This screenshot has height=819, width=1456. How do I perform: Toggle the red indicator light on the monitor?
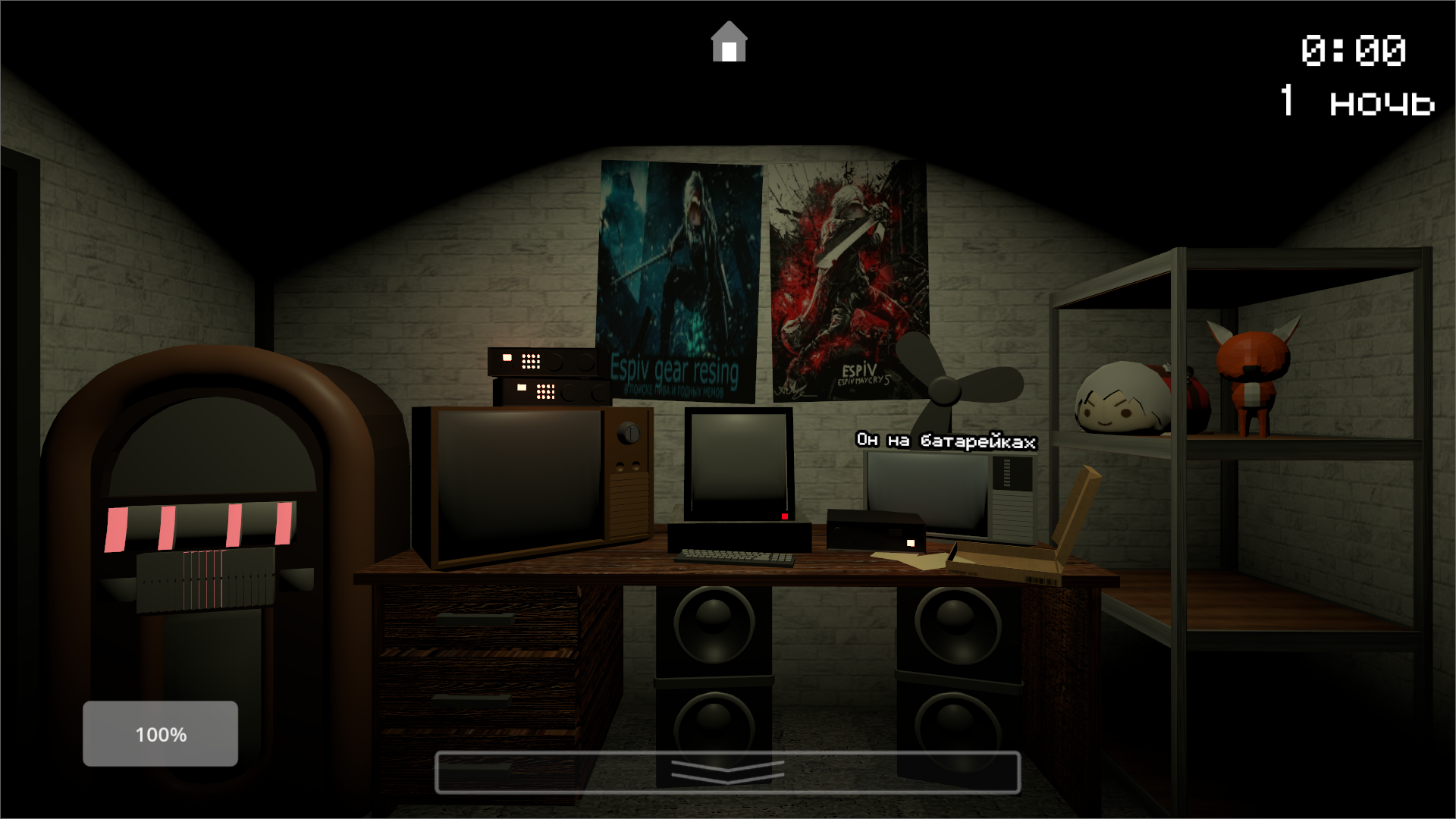pyautogui.click(x=785, y=516)
